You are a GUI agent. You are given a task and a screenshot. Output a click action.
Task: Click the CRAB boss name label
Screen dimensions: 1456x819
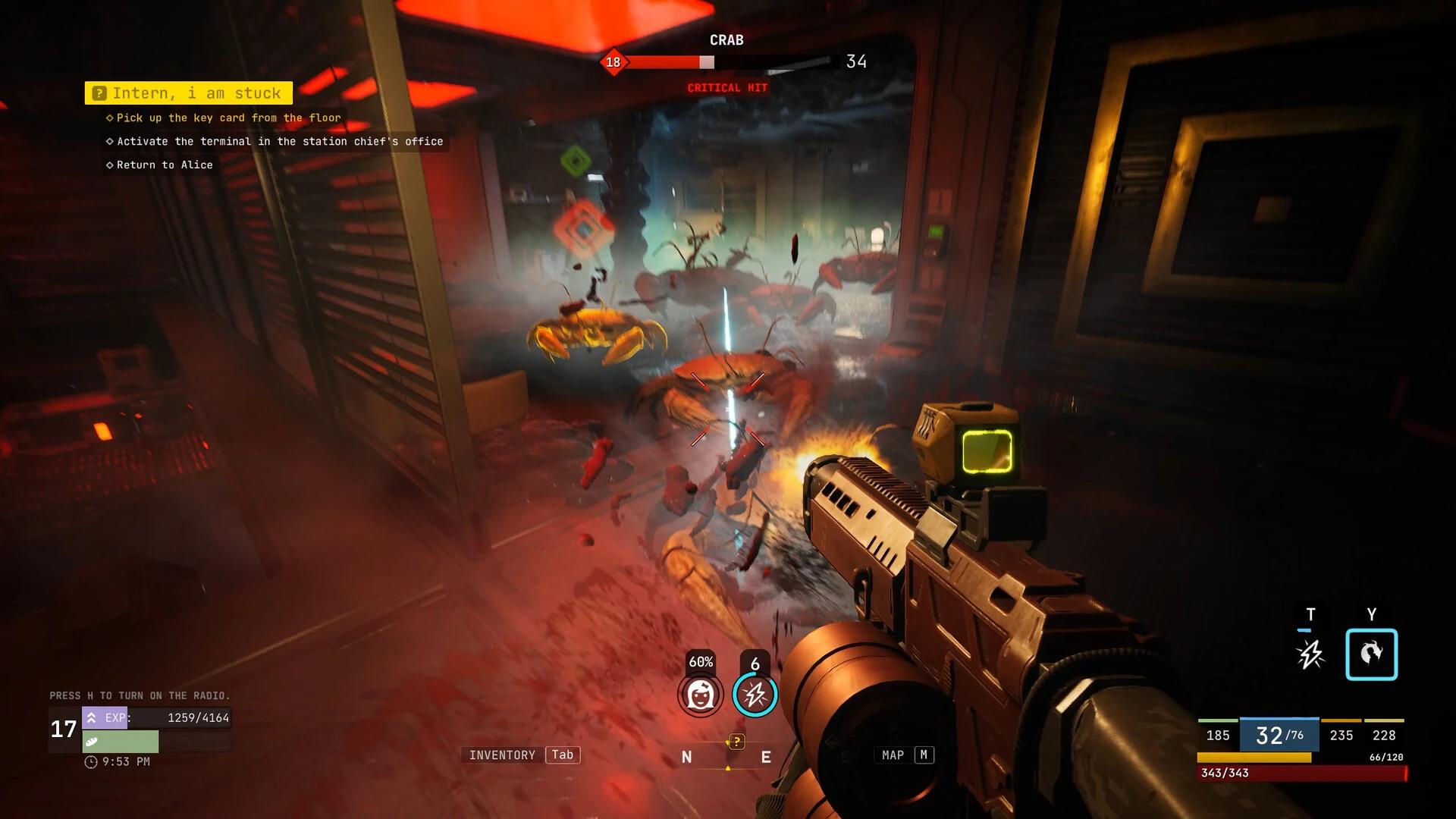[726, 39]
